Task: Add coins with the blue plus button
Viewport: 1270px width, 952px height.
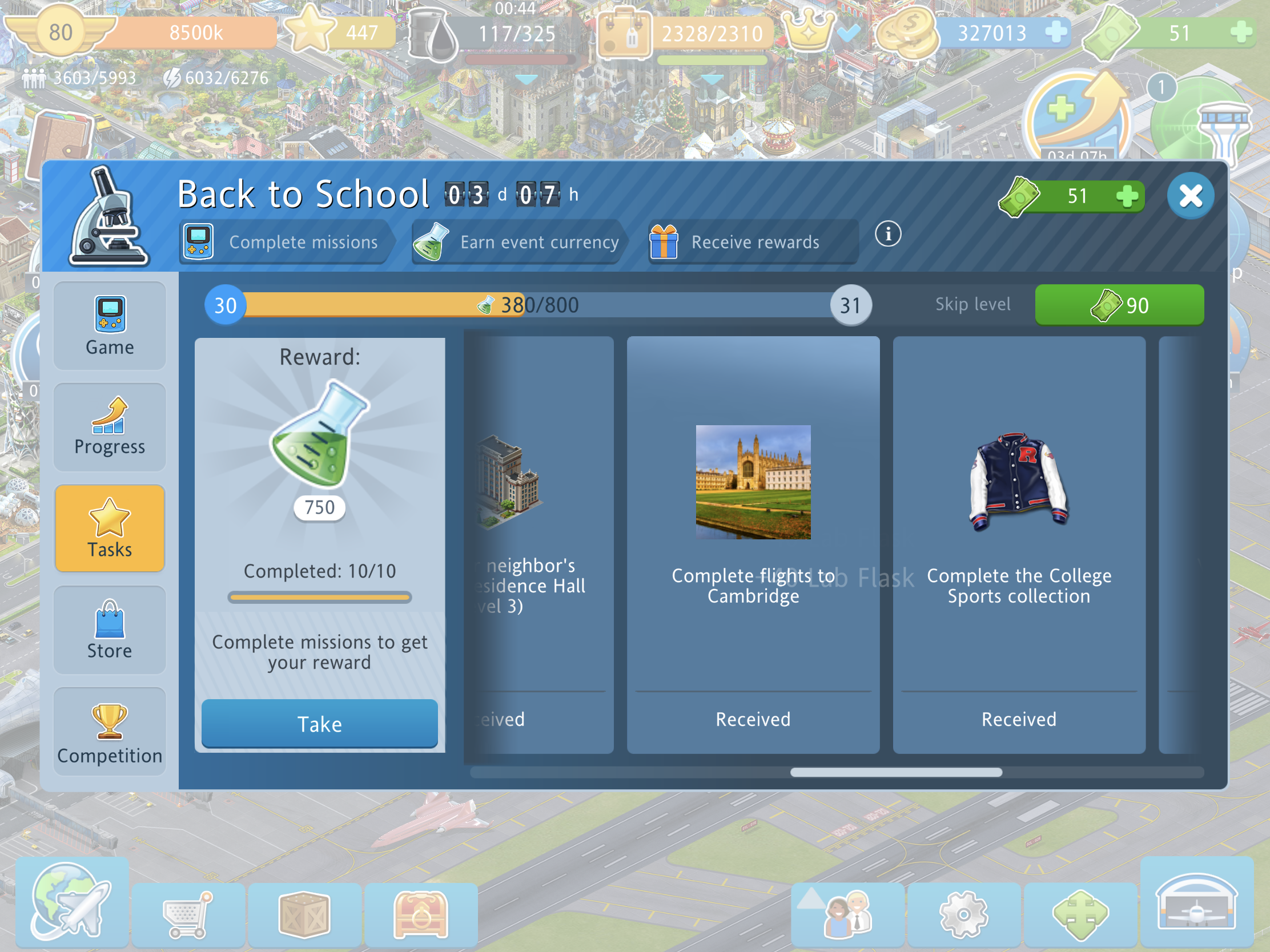Action: (1055, 31)
